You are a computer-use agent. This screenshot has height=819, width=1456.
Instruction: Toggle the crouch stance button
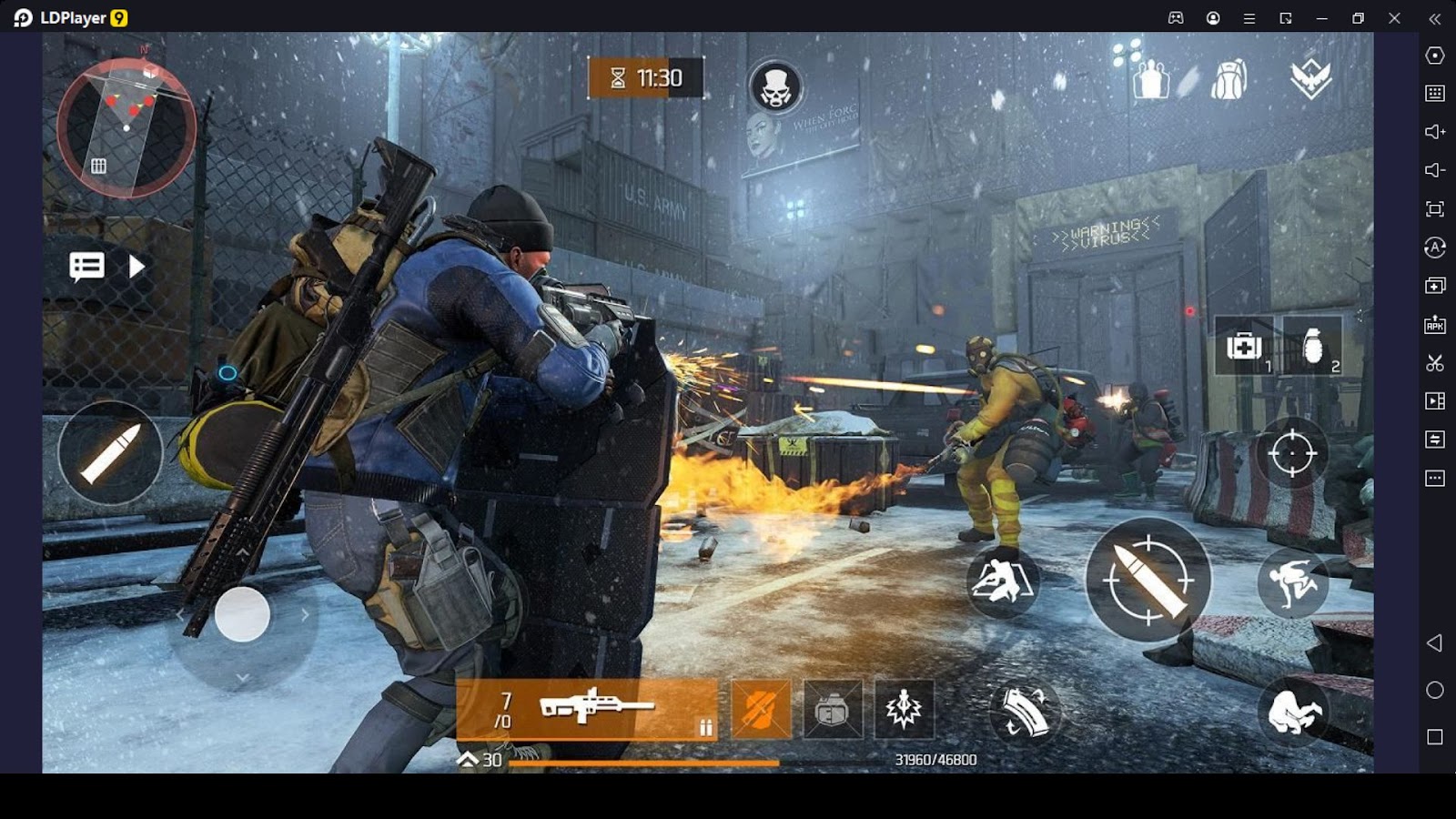point(1292,712)
